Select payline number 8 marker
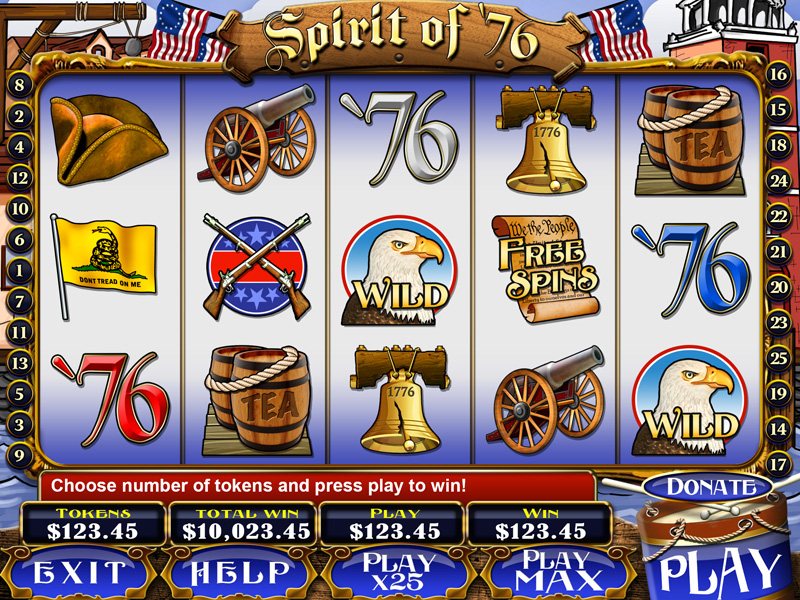 18,85
